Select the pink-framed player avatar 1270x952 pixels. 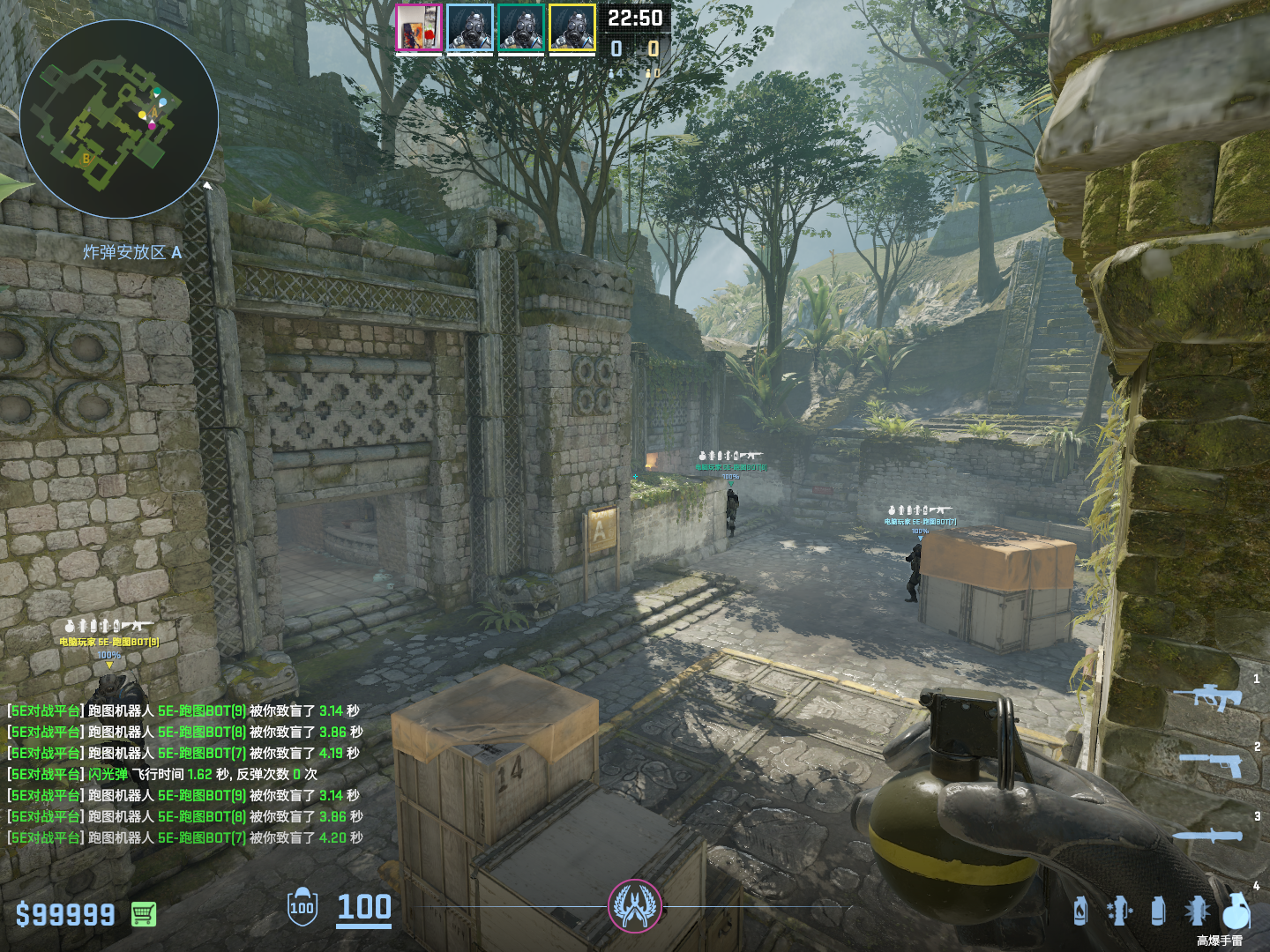coord(418,28)
